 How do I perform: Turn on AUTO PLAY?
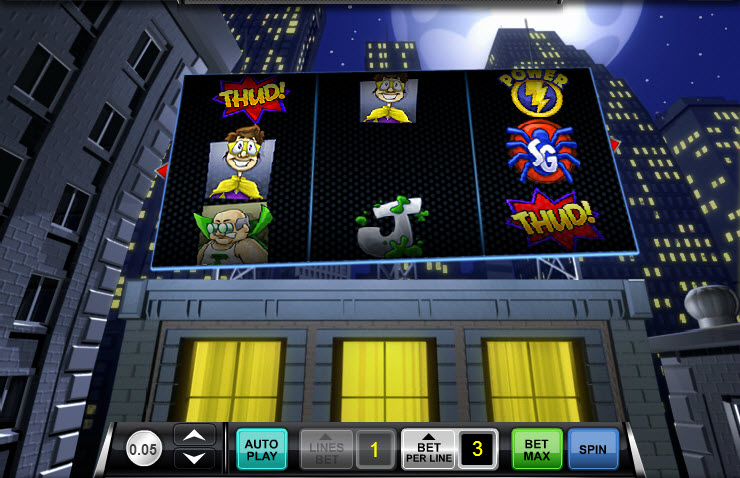point(262,449)
